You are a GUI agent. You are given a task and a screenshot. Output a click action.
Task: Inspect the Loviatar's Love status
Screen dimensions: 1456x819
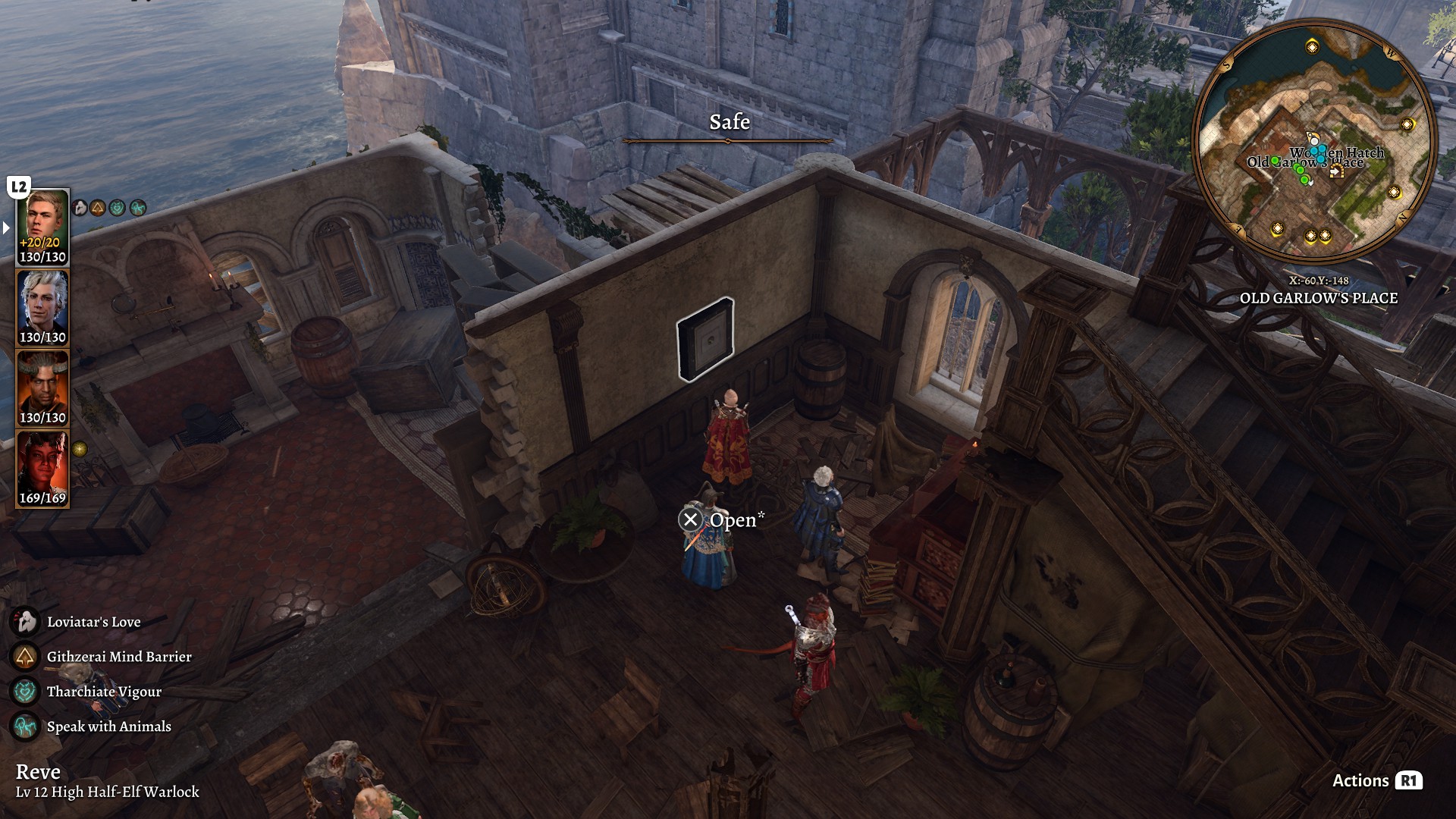coord(93,622)
